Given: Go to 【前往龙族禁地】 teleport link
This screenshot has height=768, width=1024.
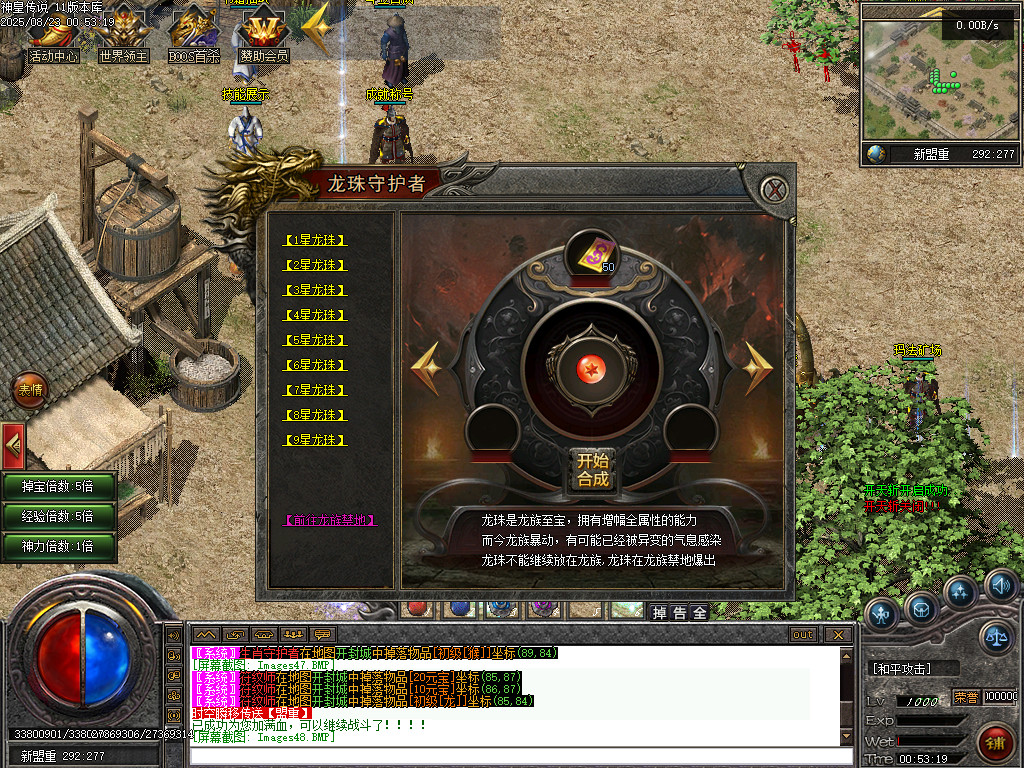Looking at the screenshot, I should tap(330, 520).
